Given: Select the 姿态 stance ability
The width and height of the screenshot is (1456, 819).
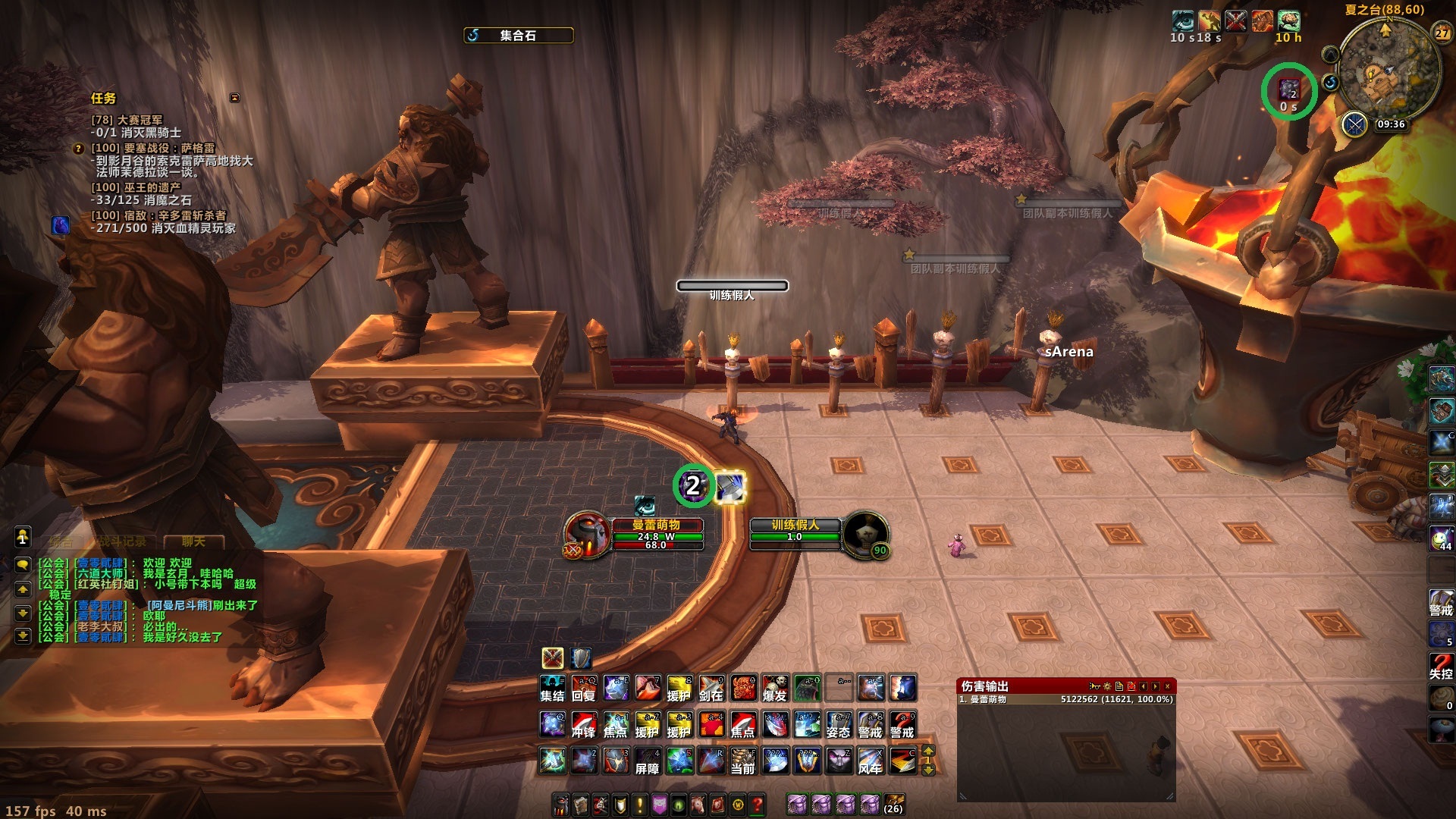Looking at the screenshot, I should tap(839, 725).
